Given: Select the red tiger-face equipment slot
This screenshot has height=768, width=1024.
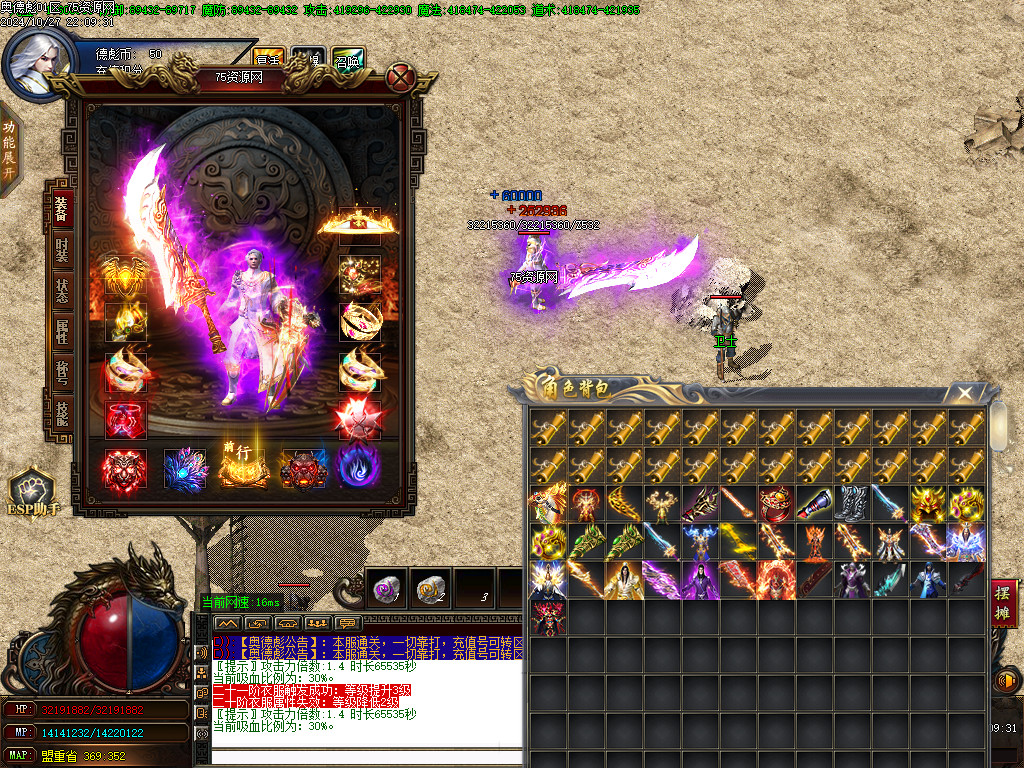Looking at the screenshot, I should pyautogui.click(x=125, y=468).
